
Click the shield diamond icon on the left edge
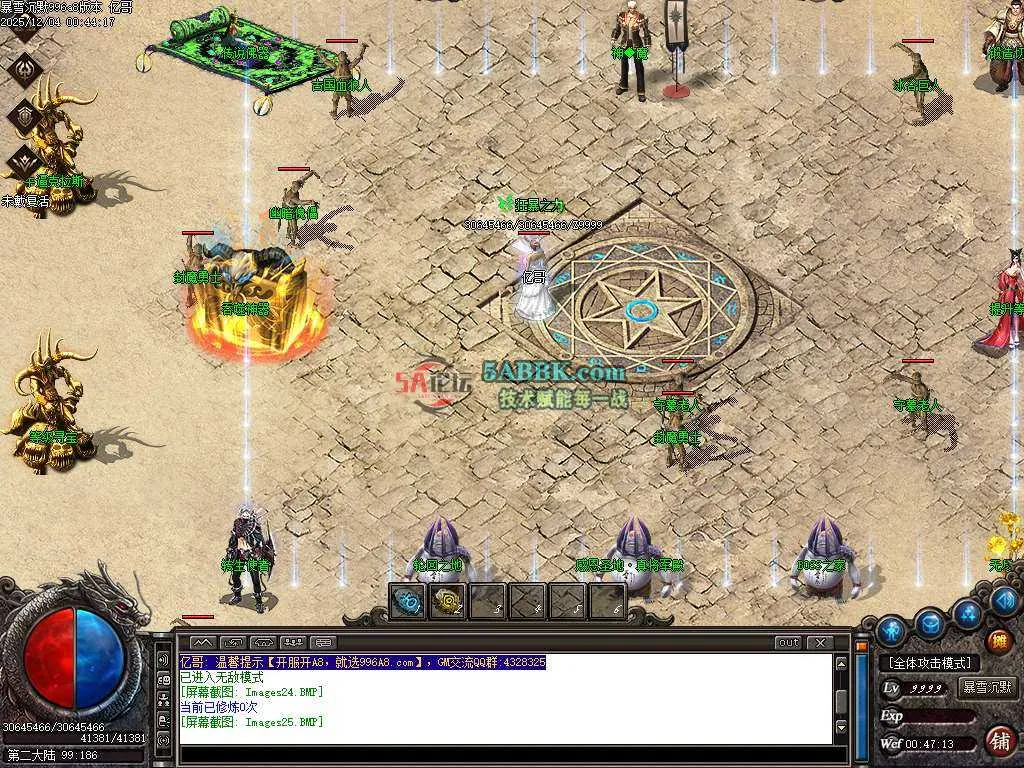click(25, 116)
